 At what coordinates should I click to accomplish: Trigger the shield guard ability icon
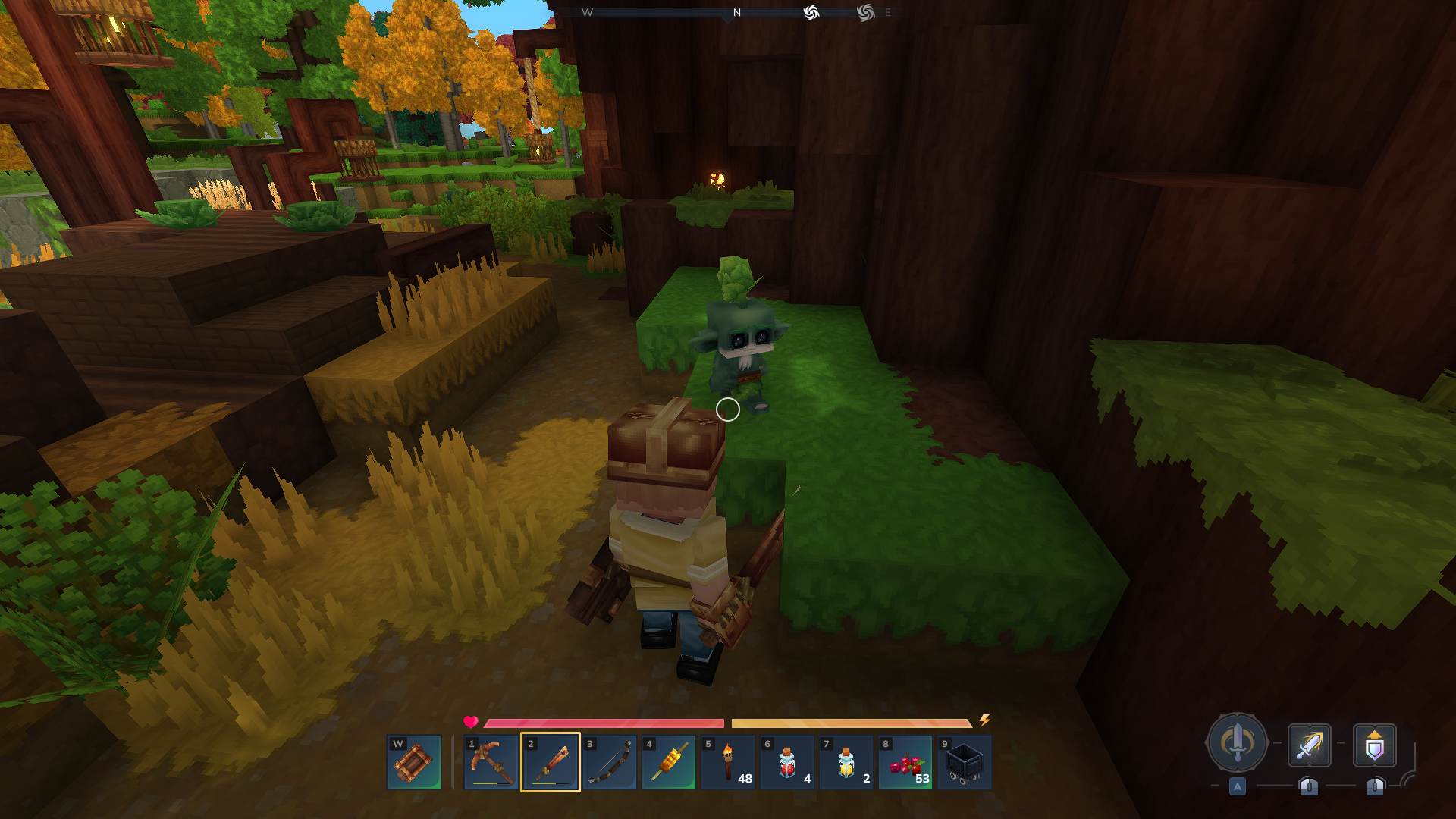pyautogui.click(x=1374, y=745)
